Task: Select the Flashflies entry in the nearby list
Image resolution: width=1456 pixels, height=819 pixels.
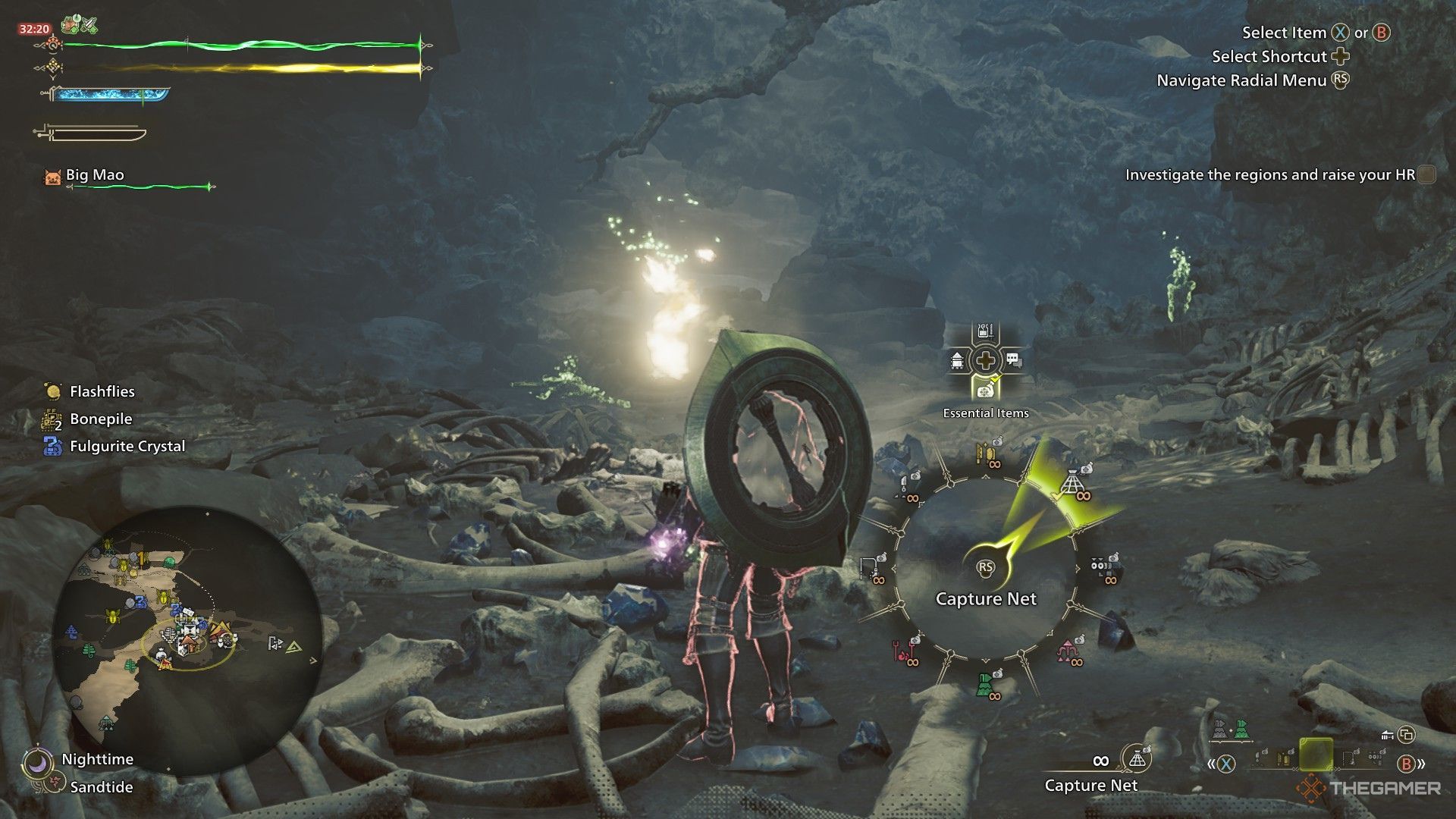Action: point(102,392)
